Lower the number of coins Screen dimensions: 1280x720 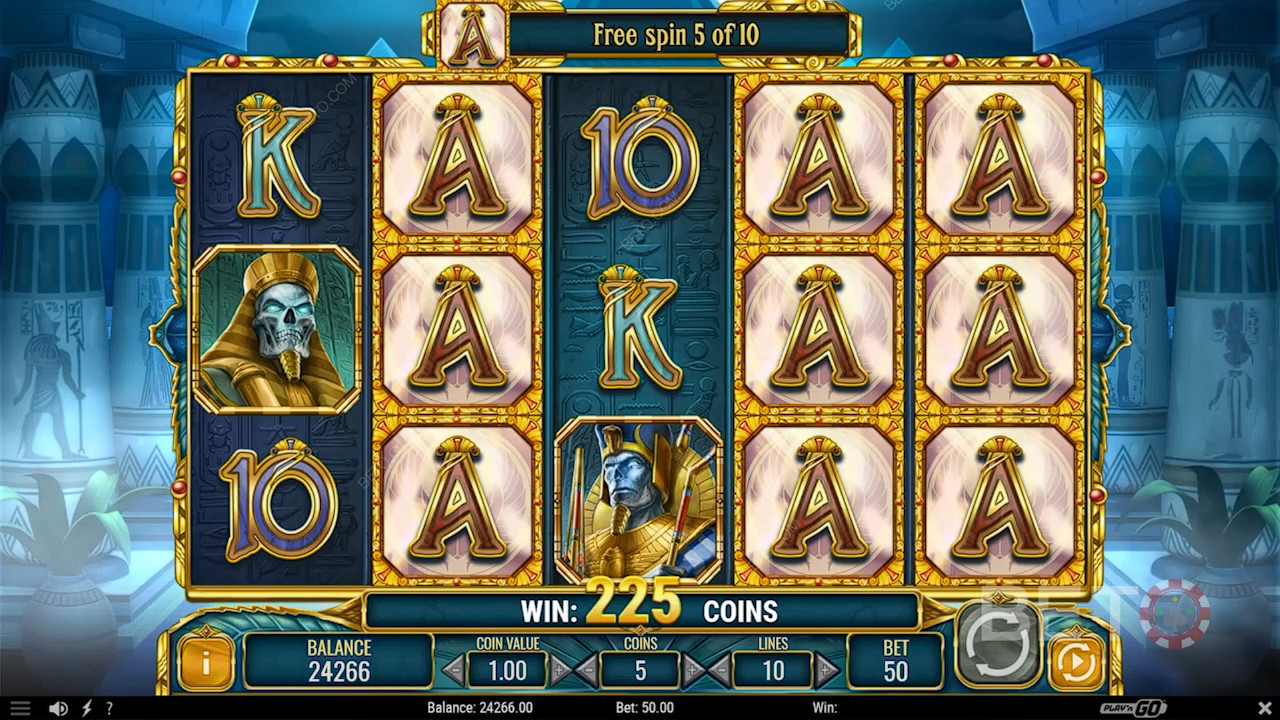click(587, 669)
